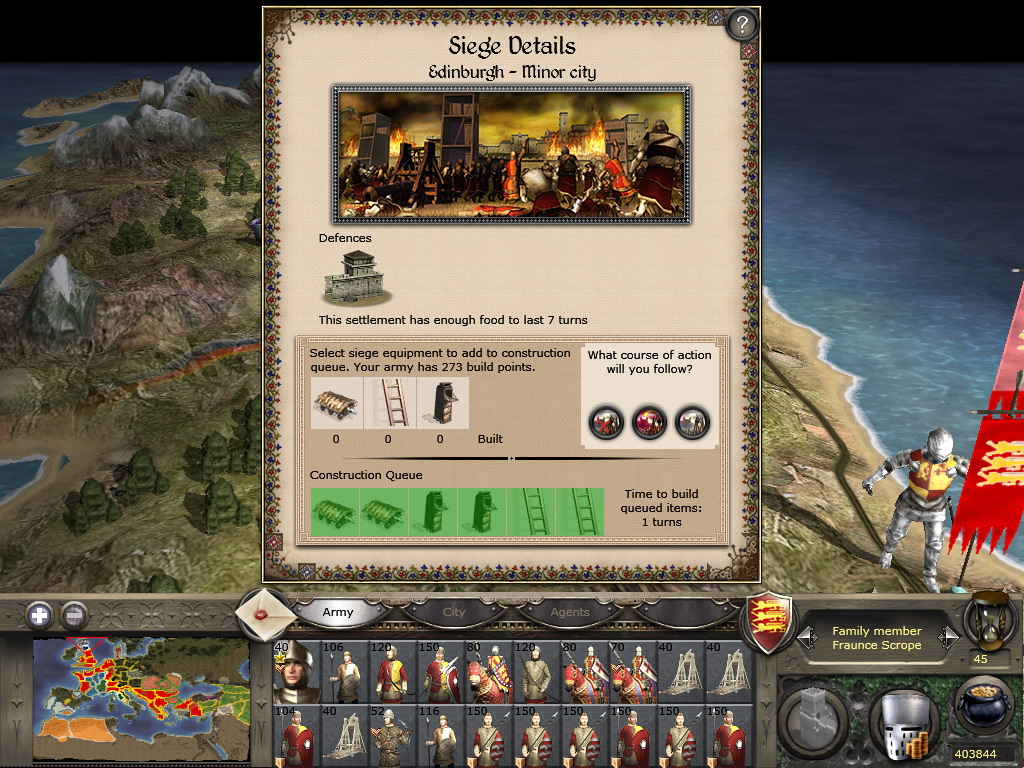The width and height of the screenshot is (1024, 768).
Task: Remove the first queued battering ram
Action: click(x=334, y=512)
